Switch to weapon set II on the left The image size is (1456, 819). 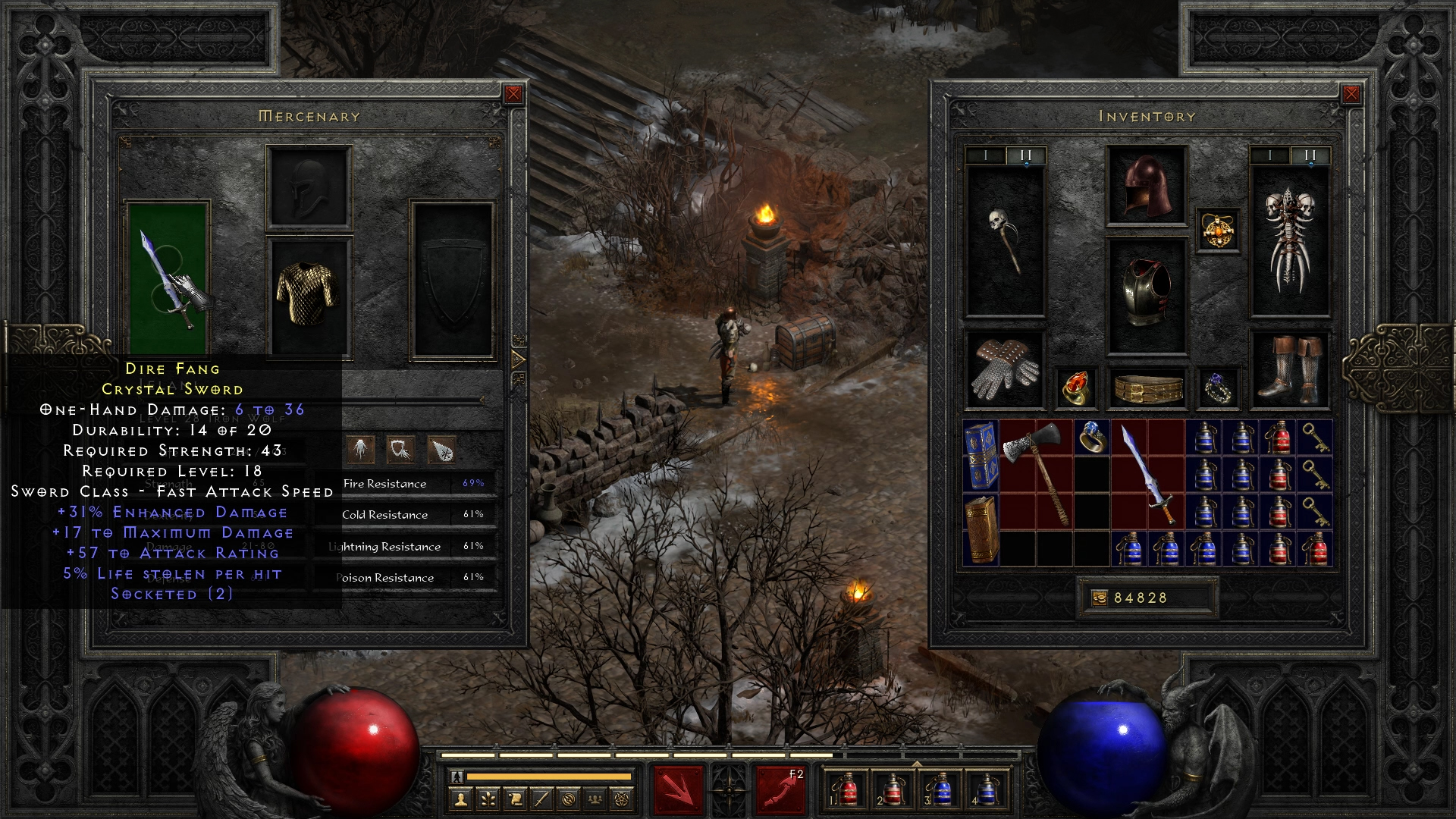(x=1025, y=155)
